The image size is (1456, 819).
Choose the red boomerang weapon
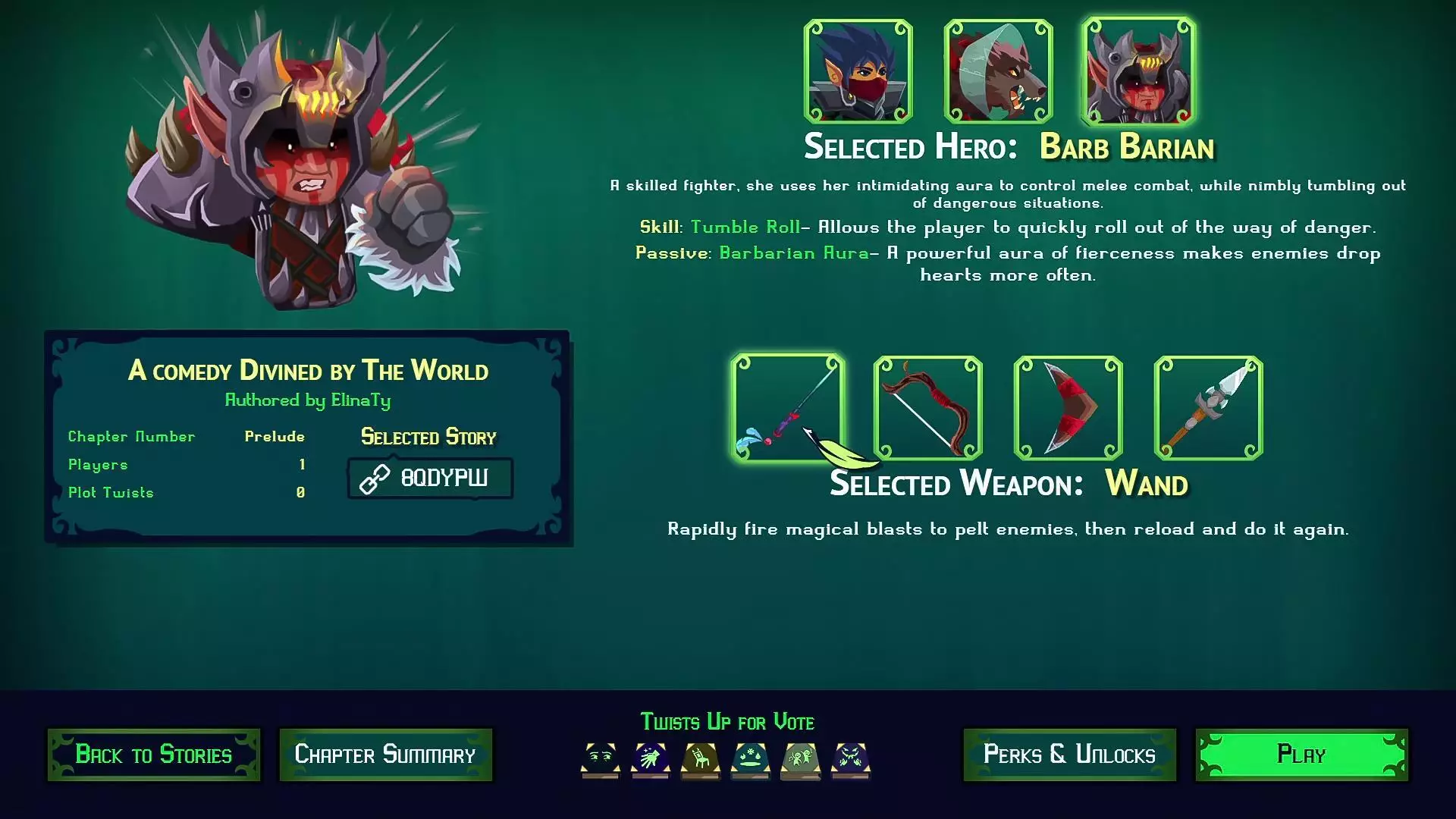pos(1068,407)
